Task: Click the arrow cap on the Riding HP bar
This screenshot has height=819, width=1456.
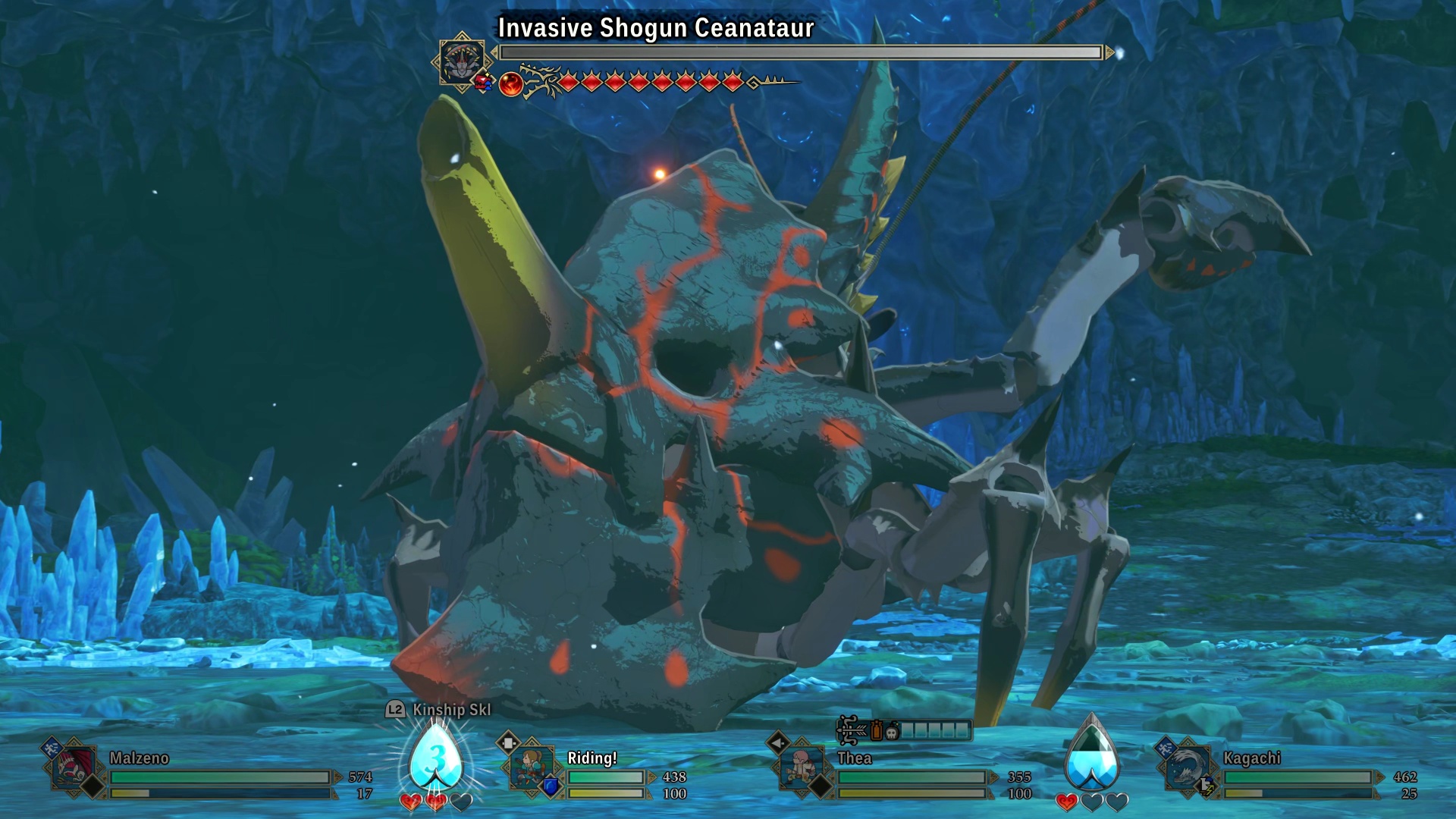Action: point(651,775)
